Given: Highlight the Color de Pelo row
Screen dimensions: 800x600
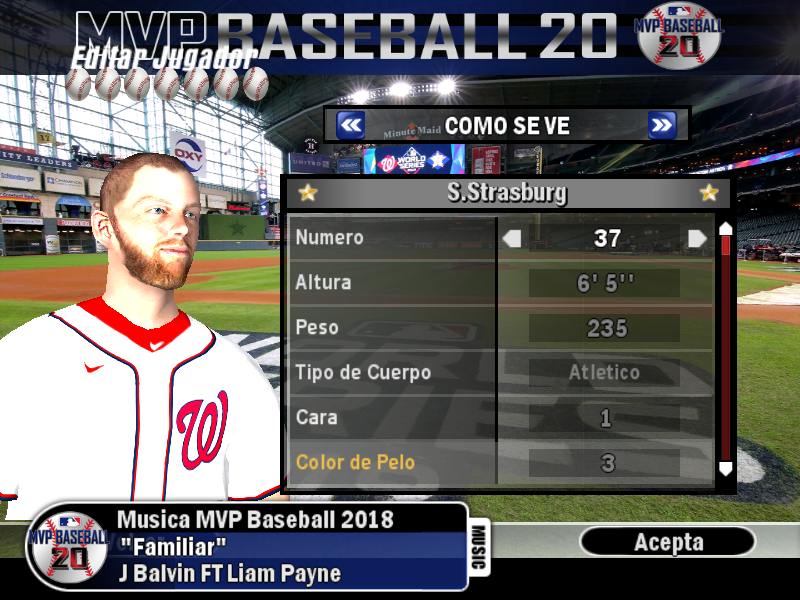Looking at the screenshot, I should coord(391,463).
